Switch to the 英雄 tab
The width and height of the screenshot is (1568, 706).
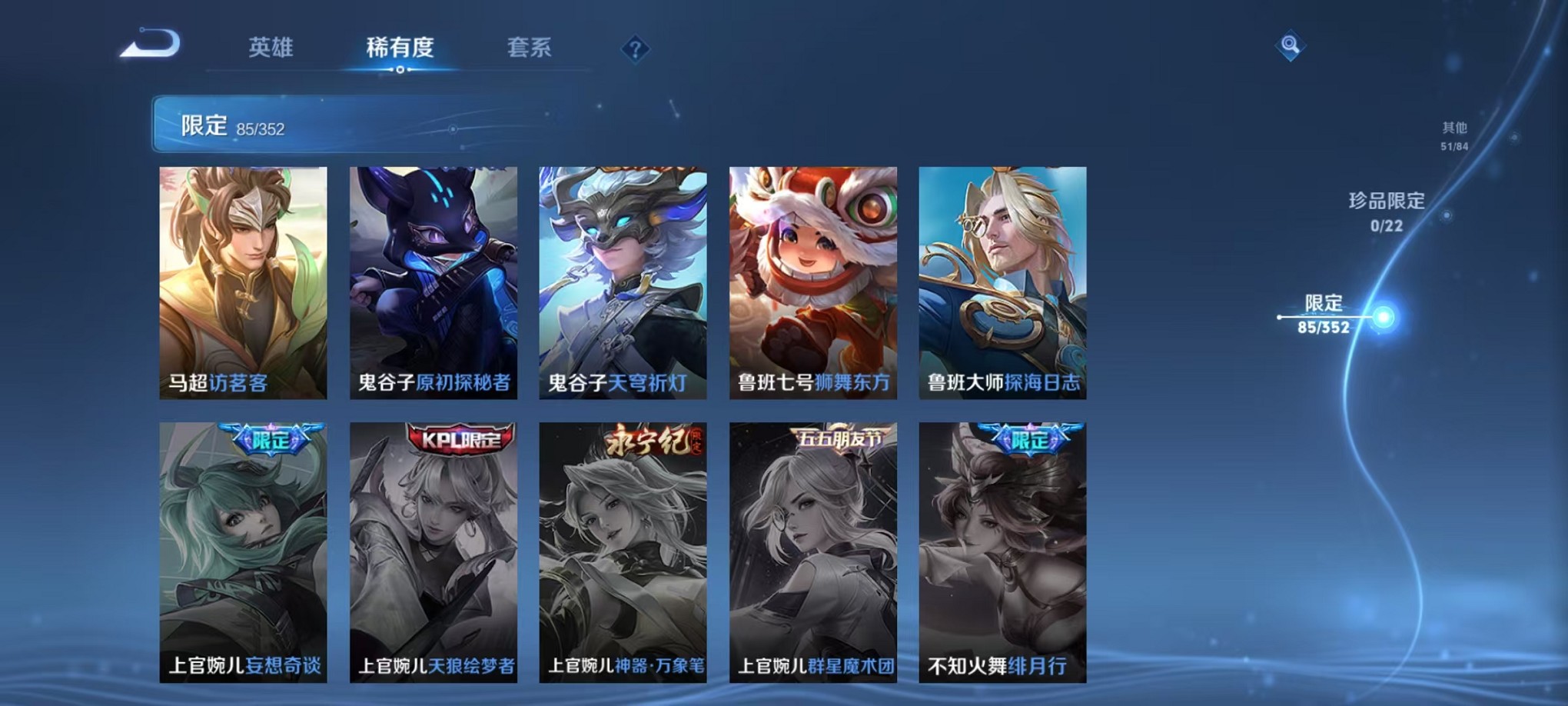272,46
